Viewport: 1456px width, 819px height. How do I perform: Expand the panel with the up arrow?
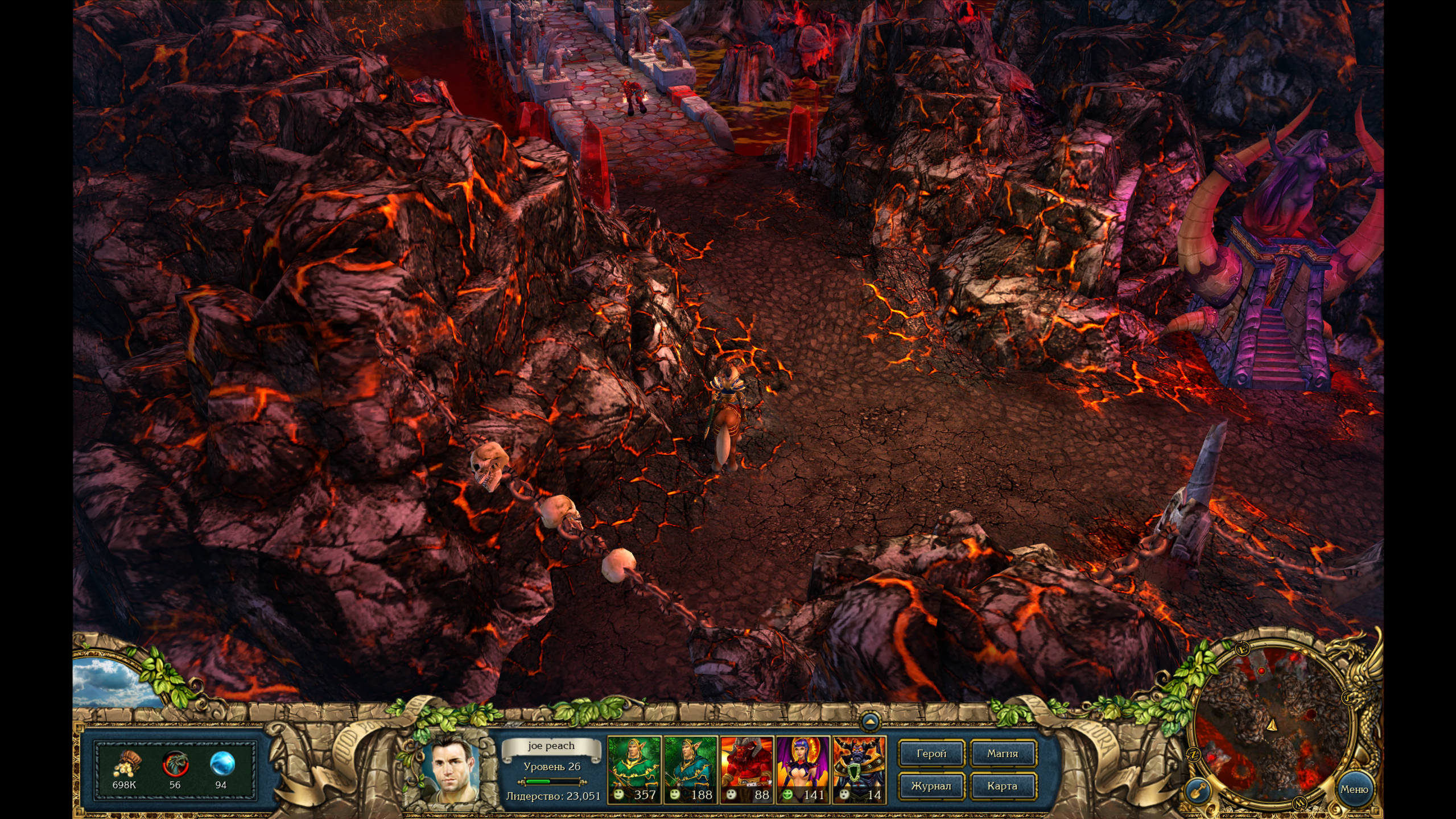pos(869,721)
